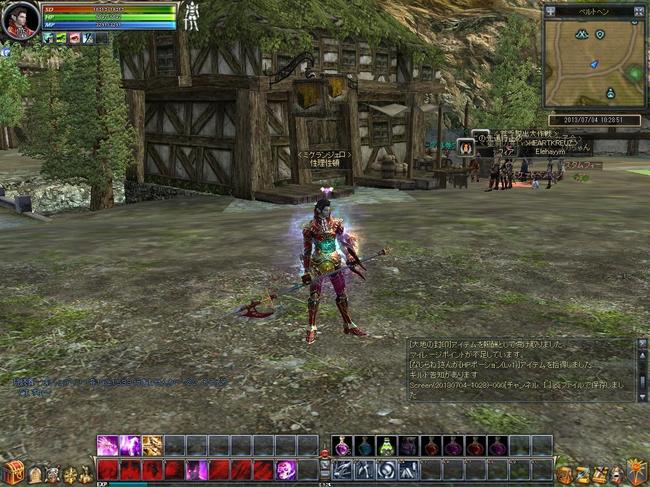Select the golden cross emblem menu icon
The image size is (650, 487).
pos(71,474)
